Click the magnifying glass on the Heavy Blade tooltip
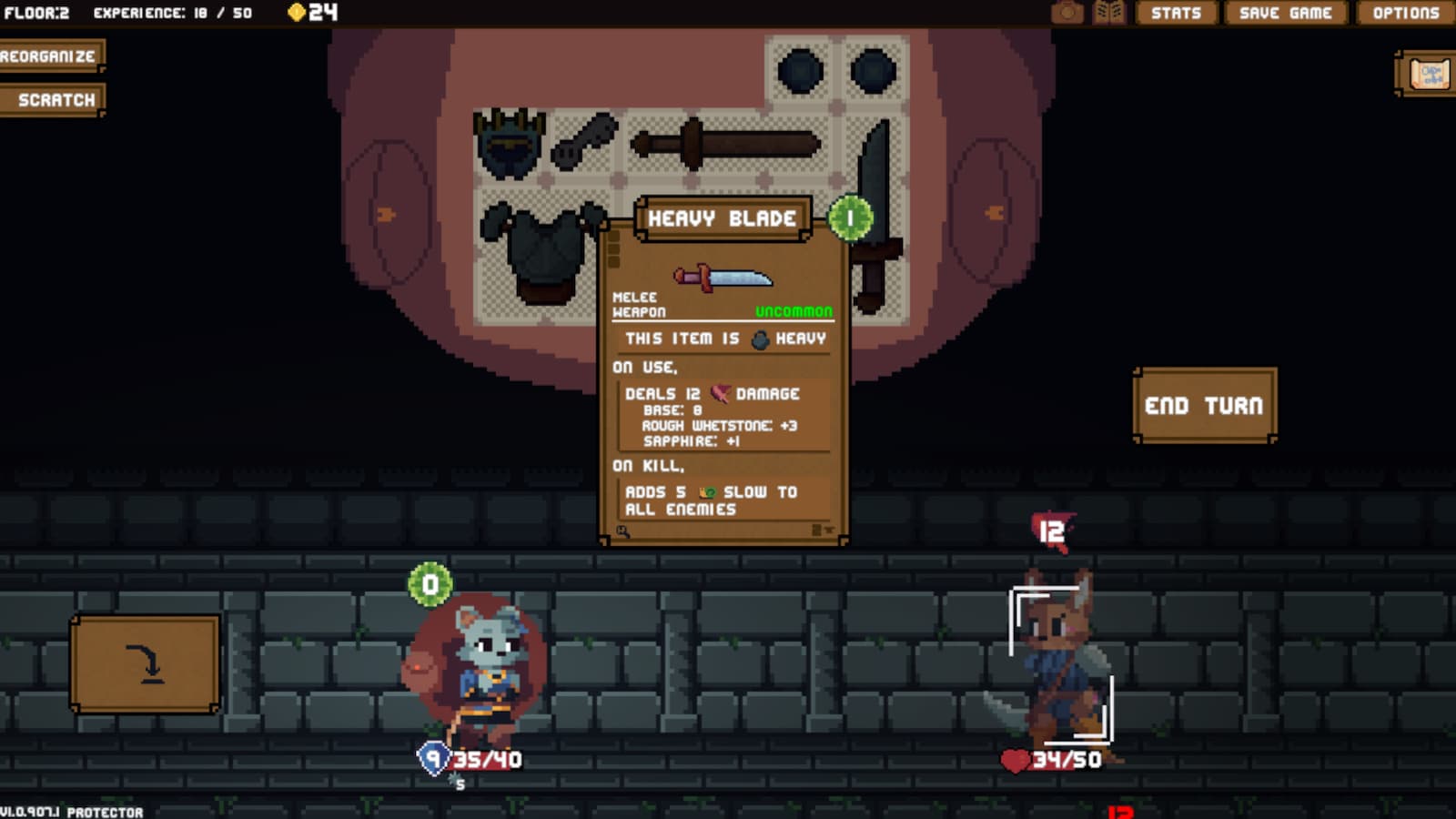The image size is (1456, 819). [622, 530]
